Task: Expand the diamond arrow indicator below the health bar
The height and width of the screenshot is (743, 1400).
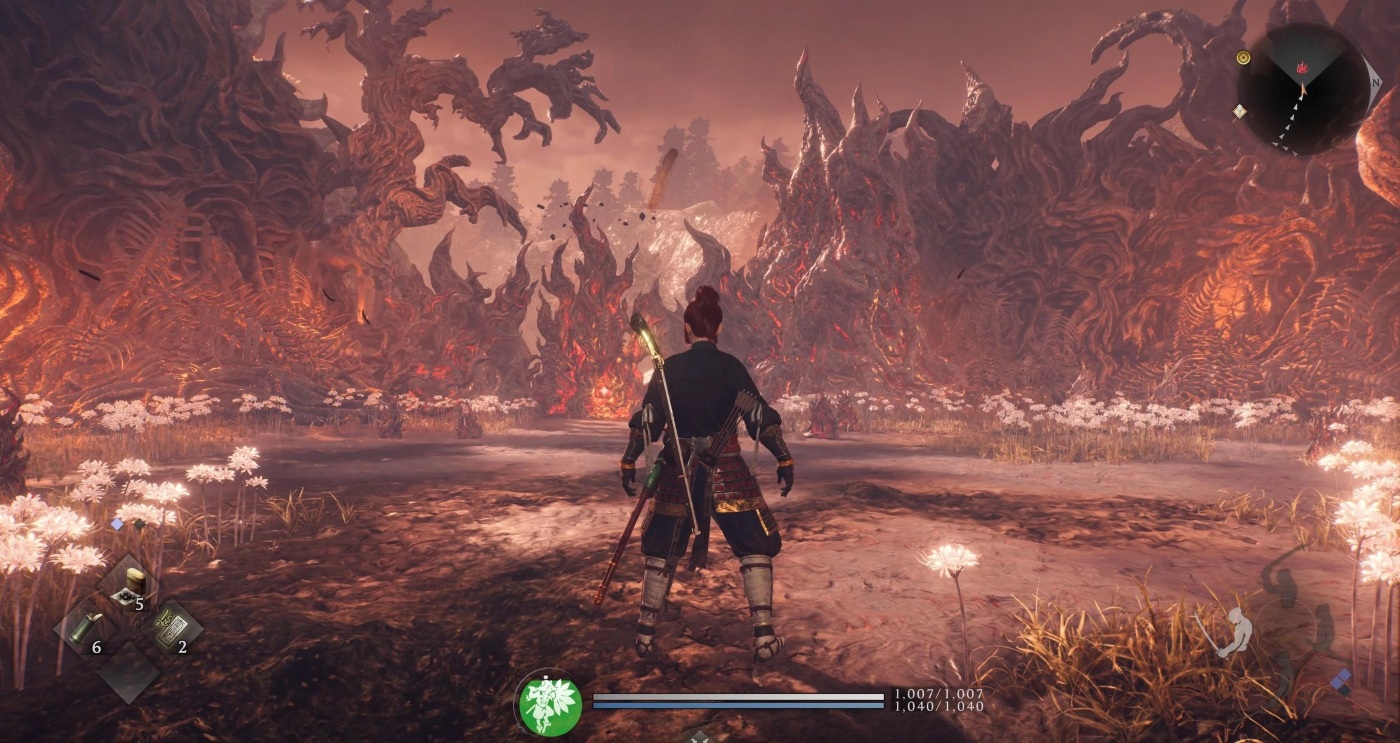Action: [701, 738]
